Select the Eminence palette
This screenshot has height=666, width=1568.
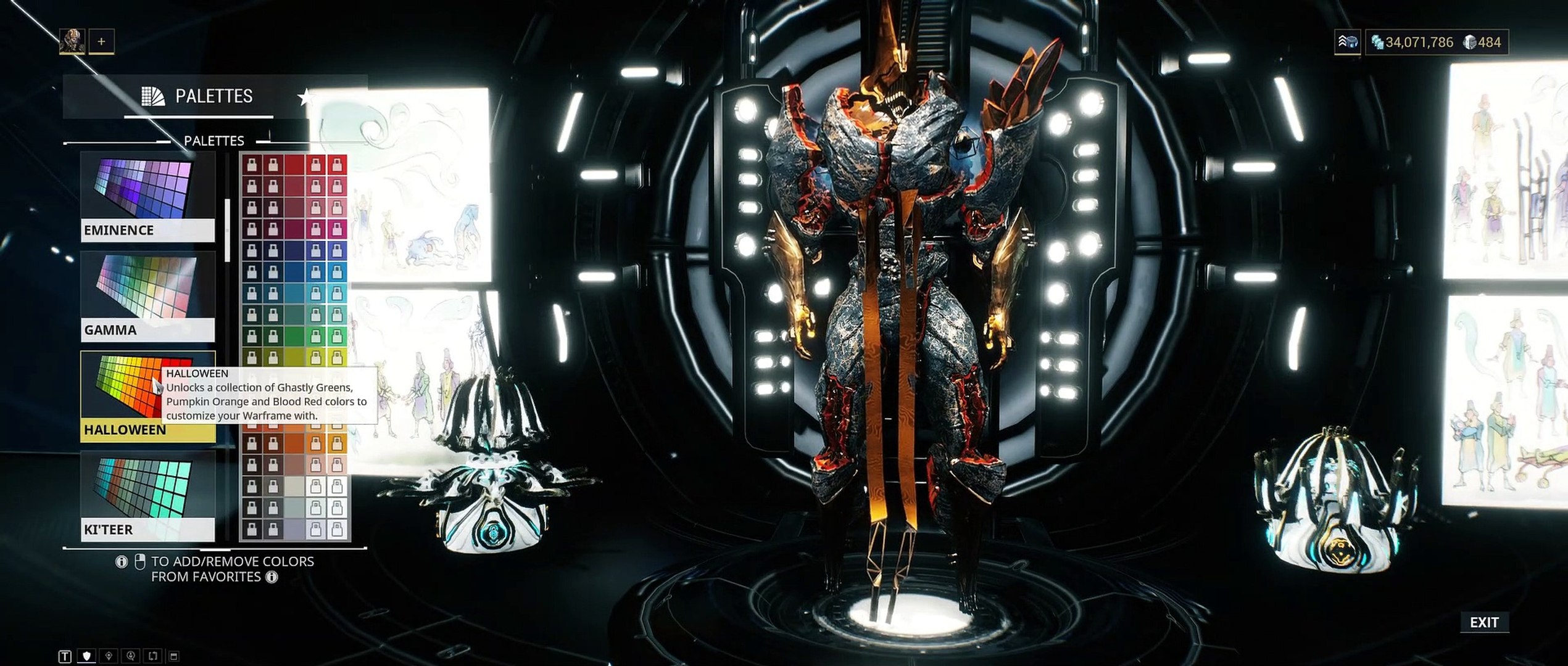click(x=147, y=196)
